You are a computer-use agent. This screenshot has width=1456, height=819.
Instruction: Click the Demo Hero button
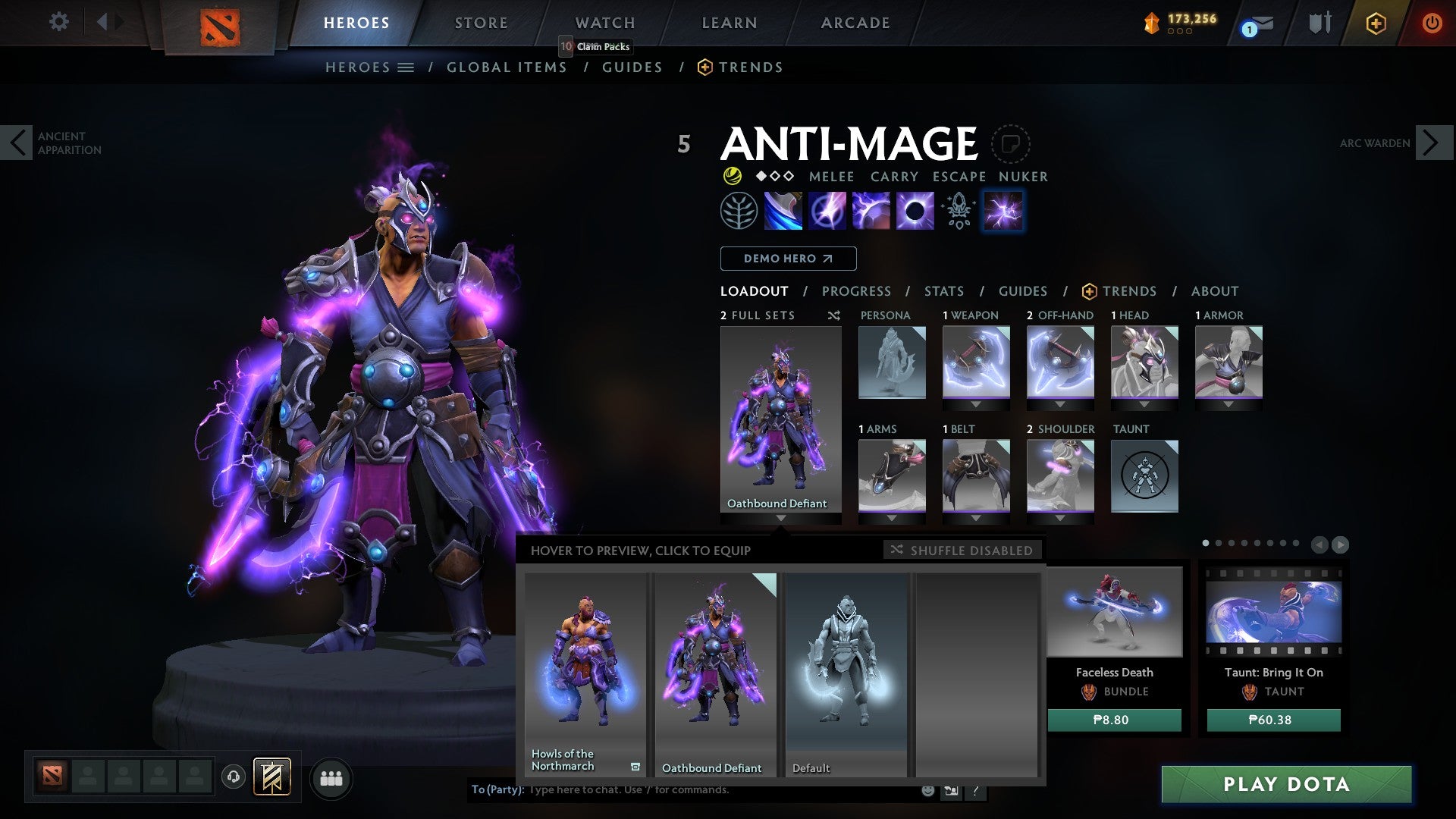click(x=787, y=258)
